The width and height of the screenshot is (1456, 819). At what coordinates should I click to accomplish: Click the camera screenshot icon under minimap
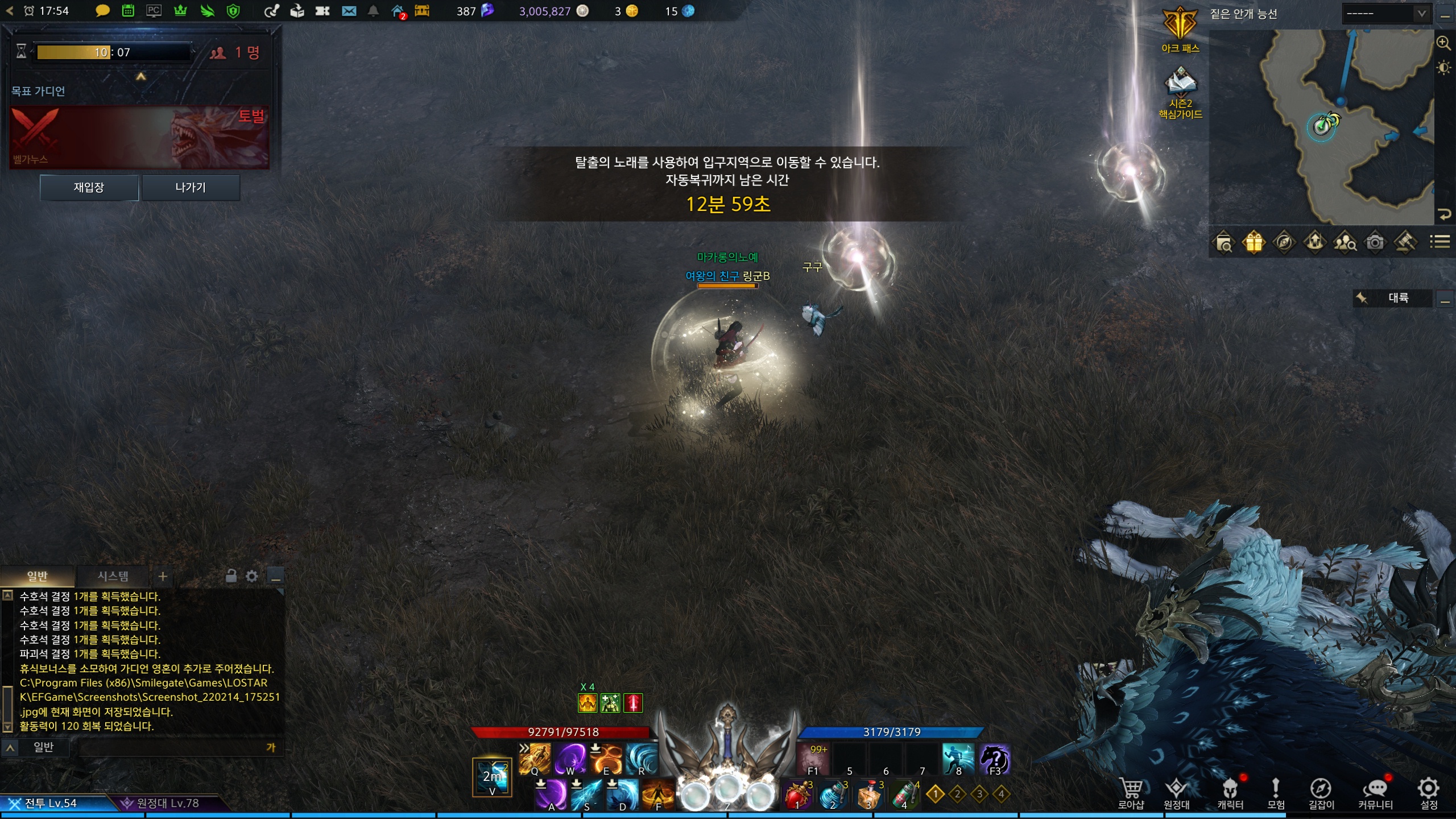tap(1375, 243)
